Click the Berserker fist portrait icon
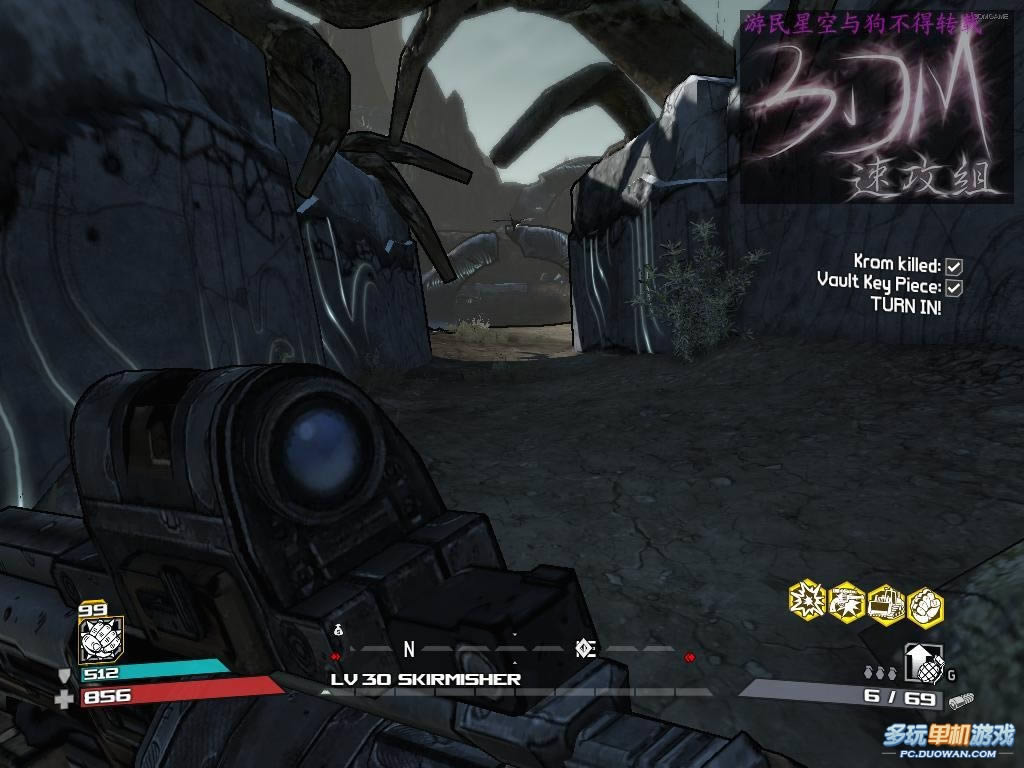Screen dimensions: 1024x768 (x=101, y=641)
